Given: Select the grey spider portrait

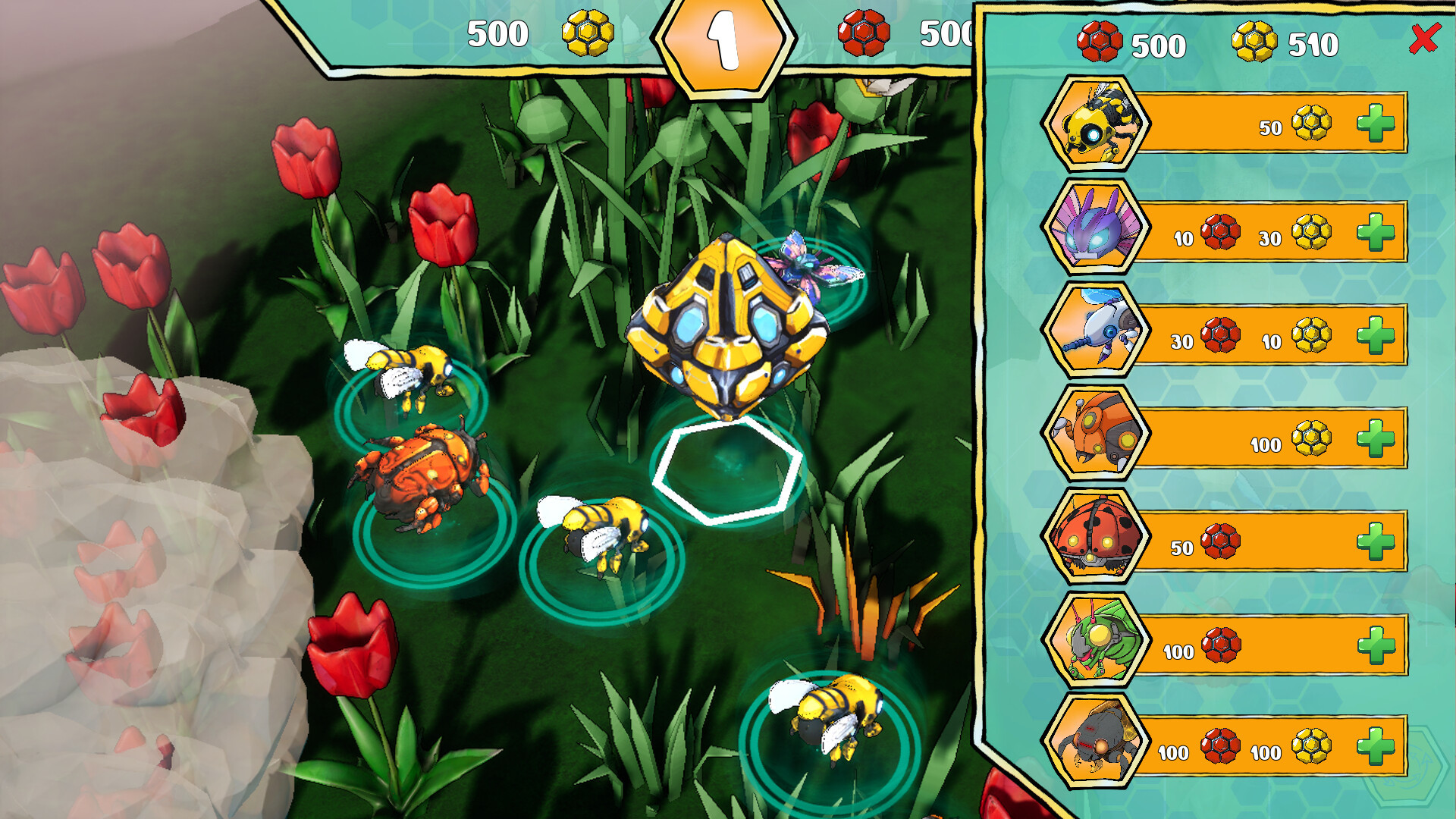Looking at the screenshot, I should 1096,742.
